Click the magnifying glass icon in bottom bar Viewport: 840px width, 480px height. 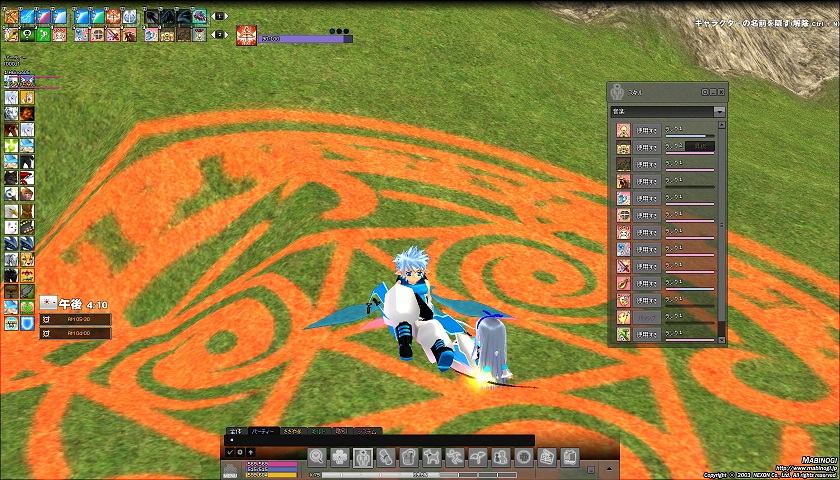(317, 457)
